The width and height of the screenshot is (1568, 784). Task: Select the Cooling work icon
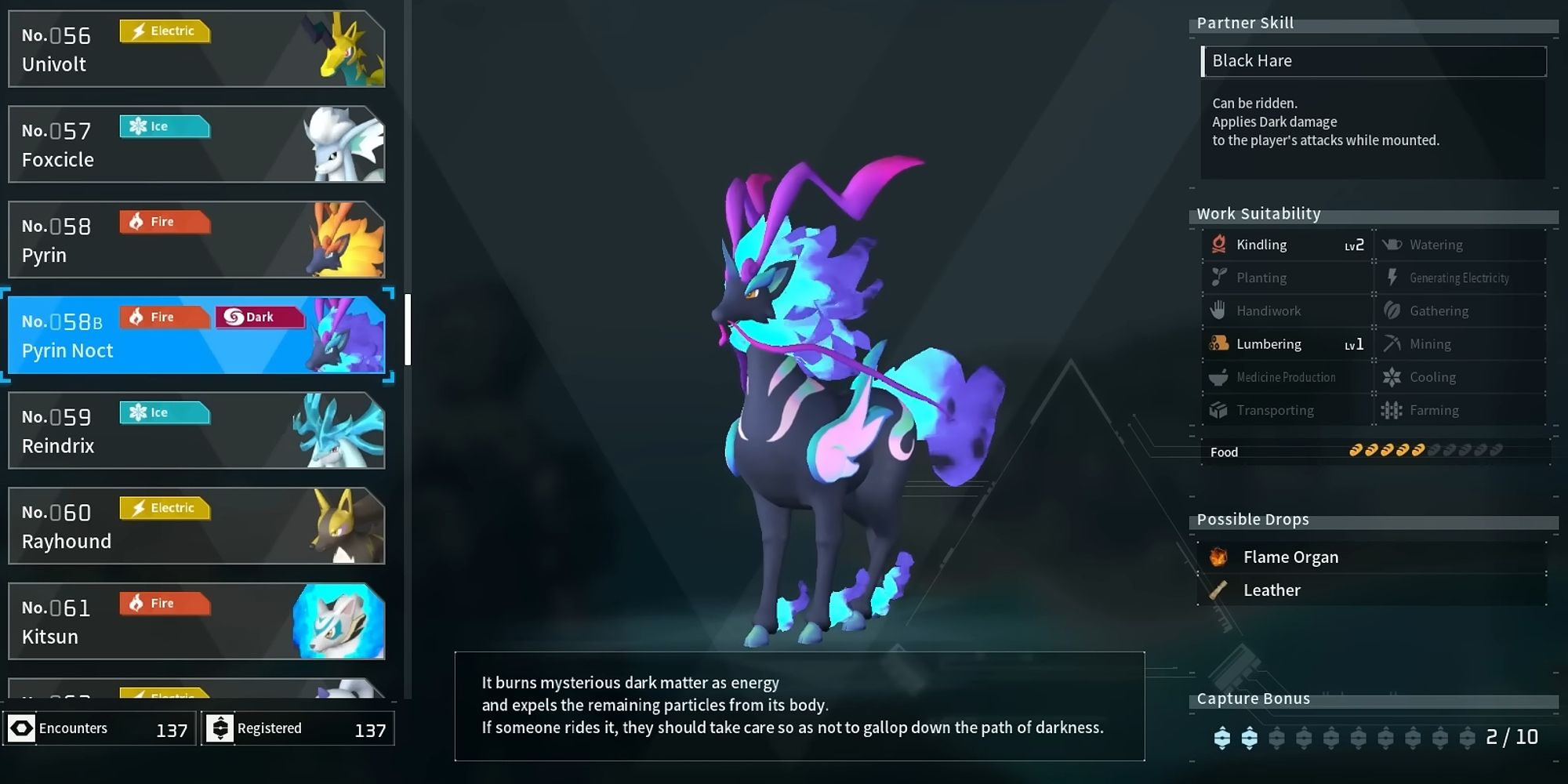click(1394, 377)
